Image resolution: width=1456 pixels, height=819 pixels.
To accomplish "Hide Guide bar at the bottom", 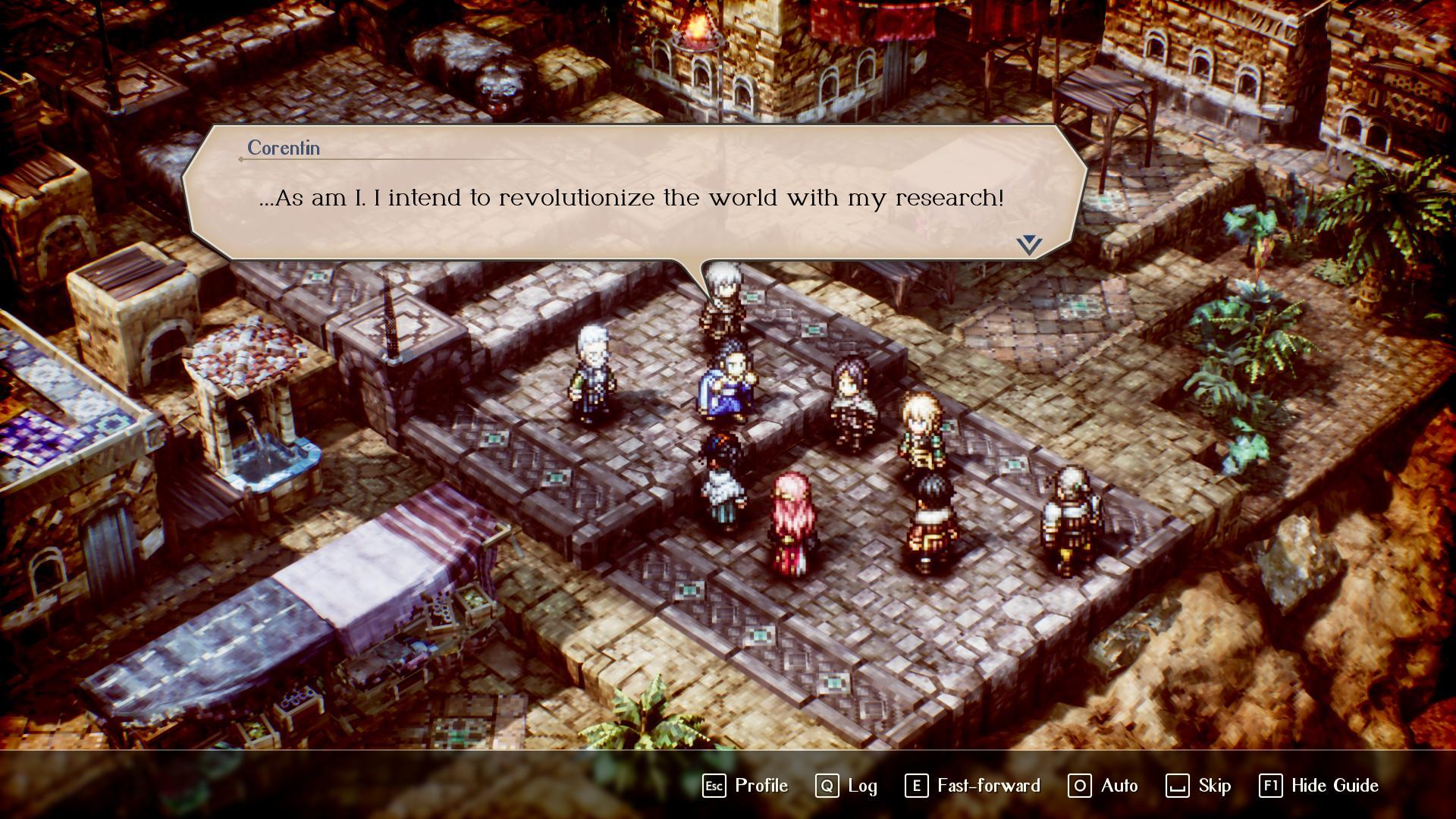I will click(1319, 786).
